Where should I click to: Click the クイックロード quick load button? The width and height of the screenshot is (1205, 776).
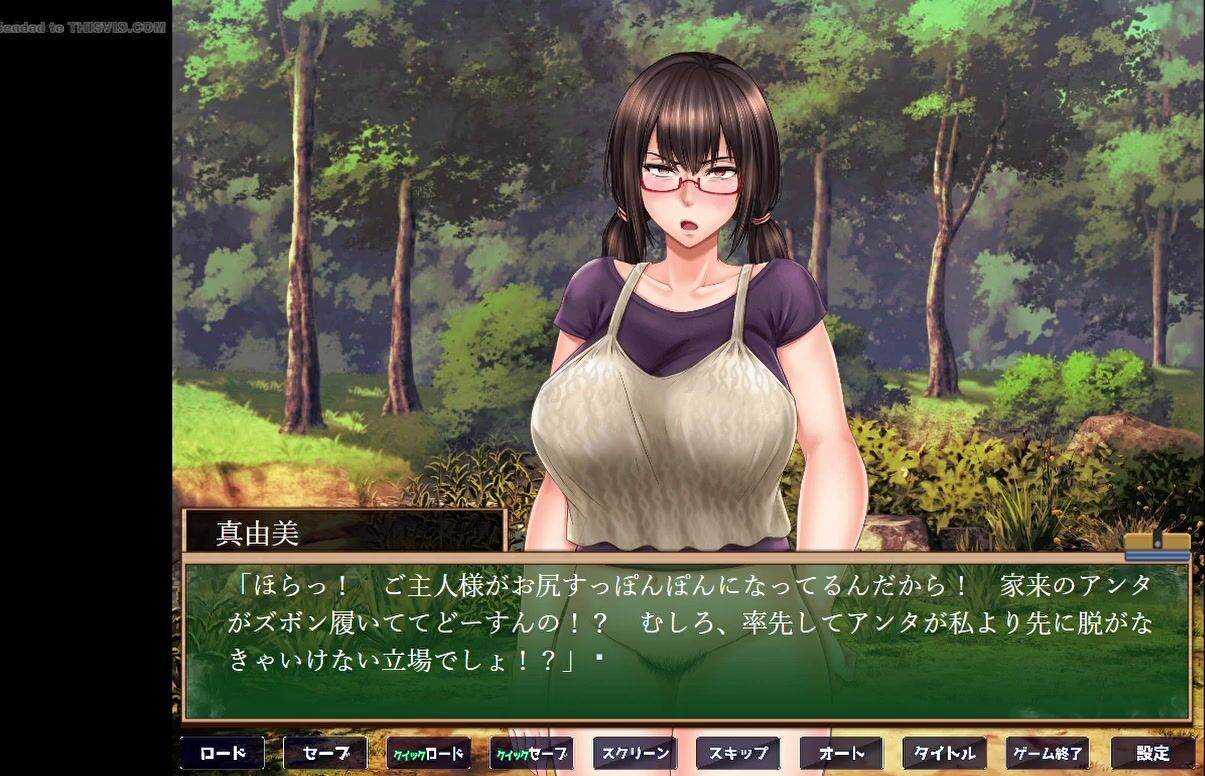click(x=428, y=753)
